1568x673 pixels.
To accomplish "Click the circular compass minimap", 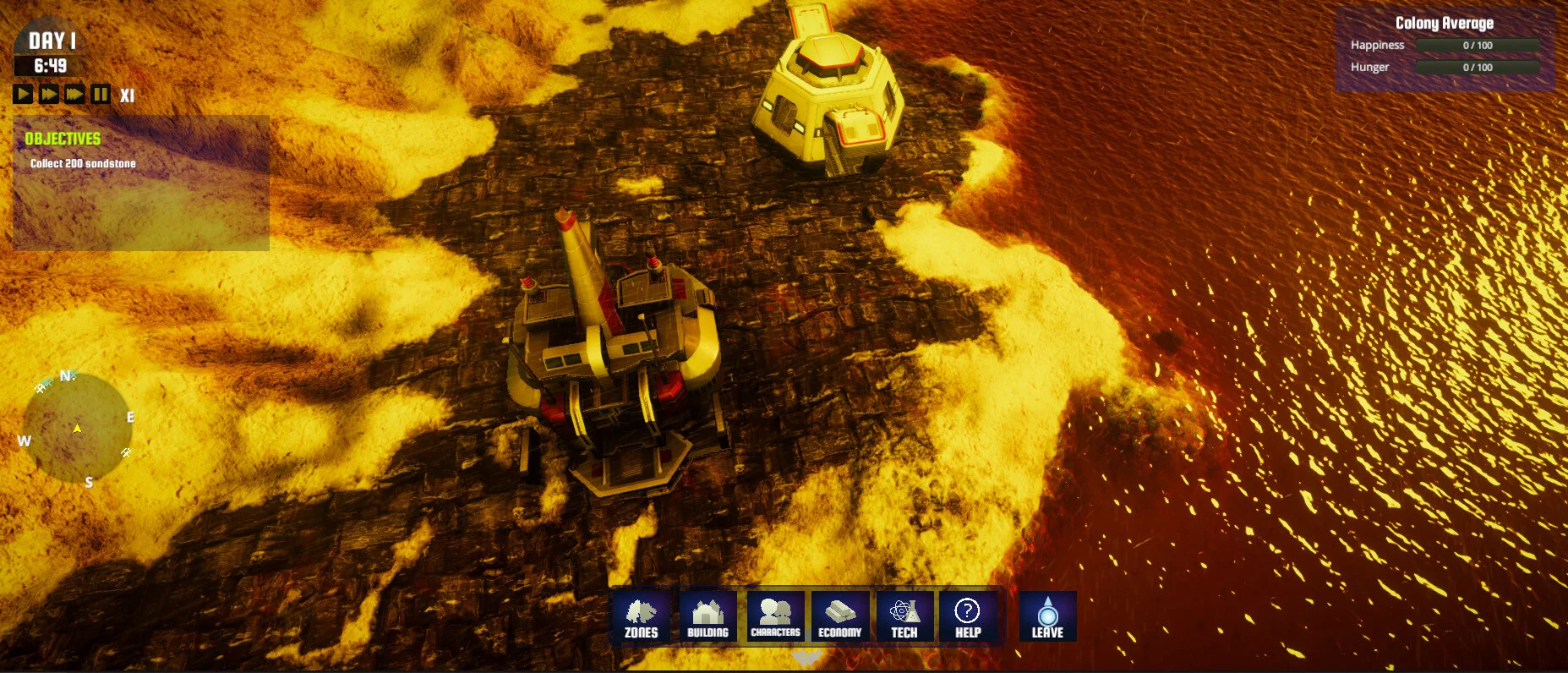I will coord(77,428).
